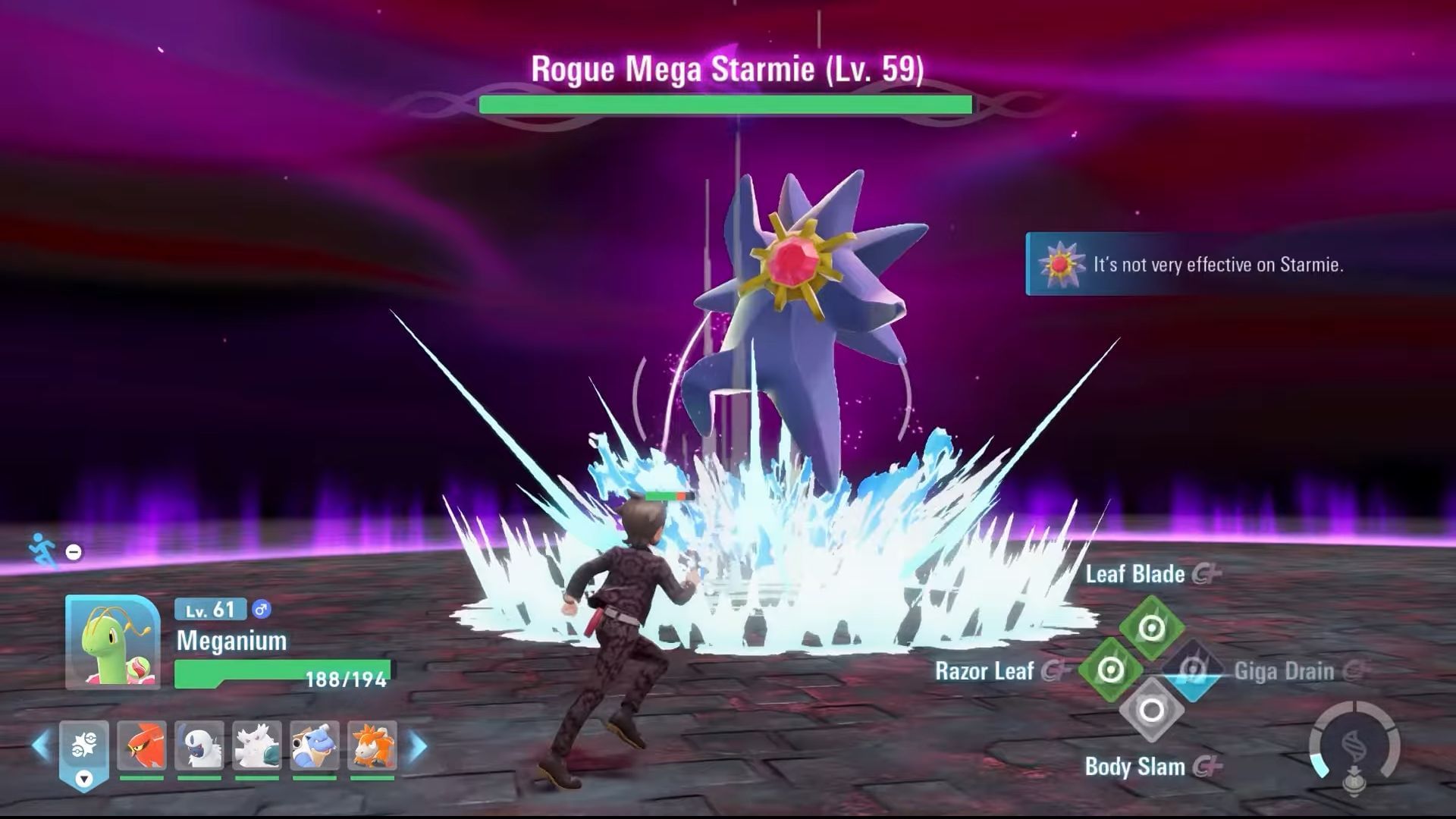The width and height of the screenshot is (1456, 819).
Task: Use the Body Slam move
Action: pyautogui.click(x=1152, y=711)
